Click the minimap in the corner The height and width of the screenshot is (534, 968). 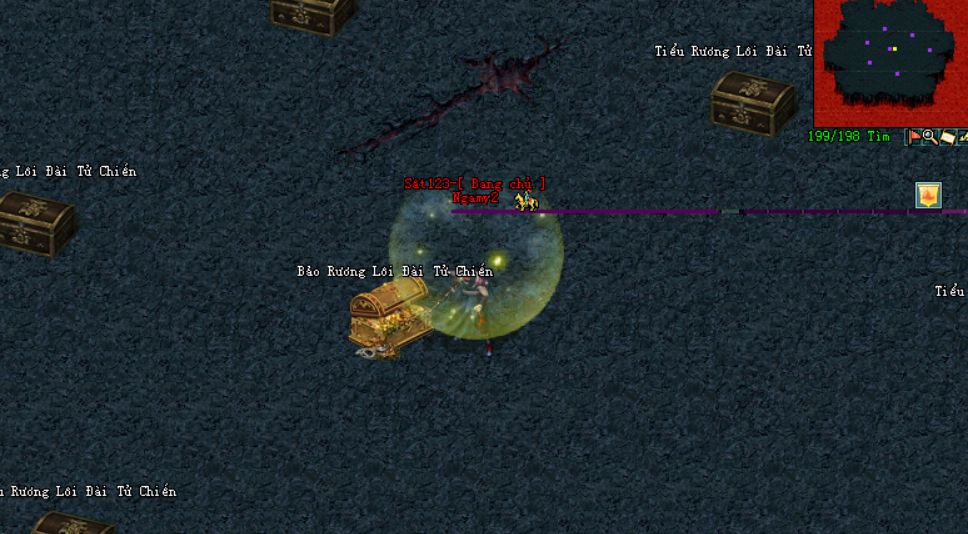point(890,62)
